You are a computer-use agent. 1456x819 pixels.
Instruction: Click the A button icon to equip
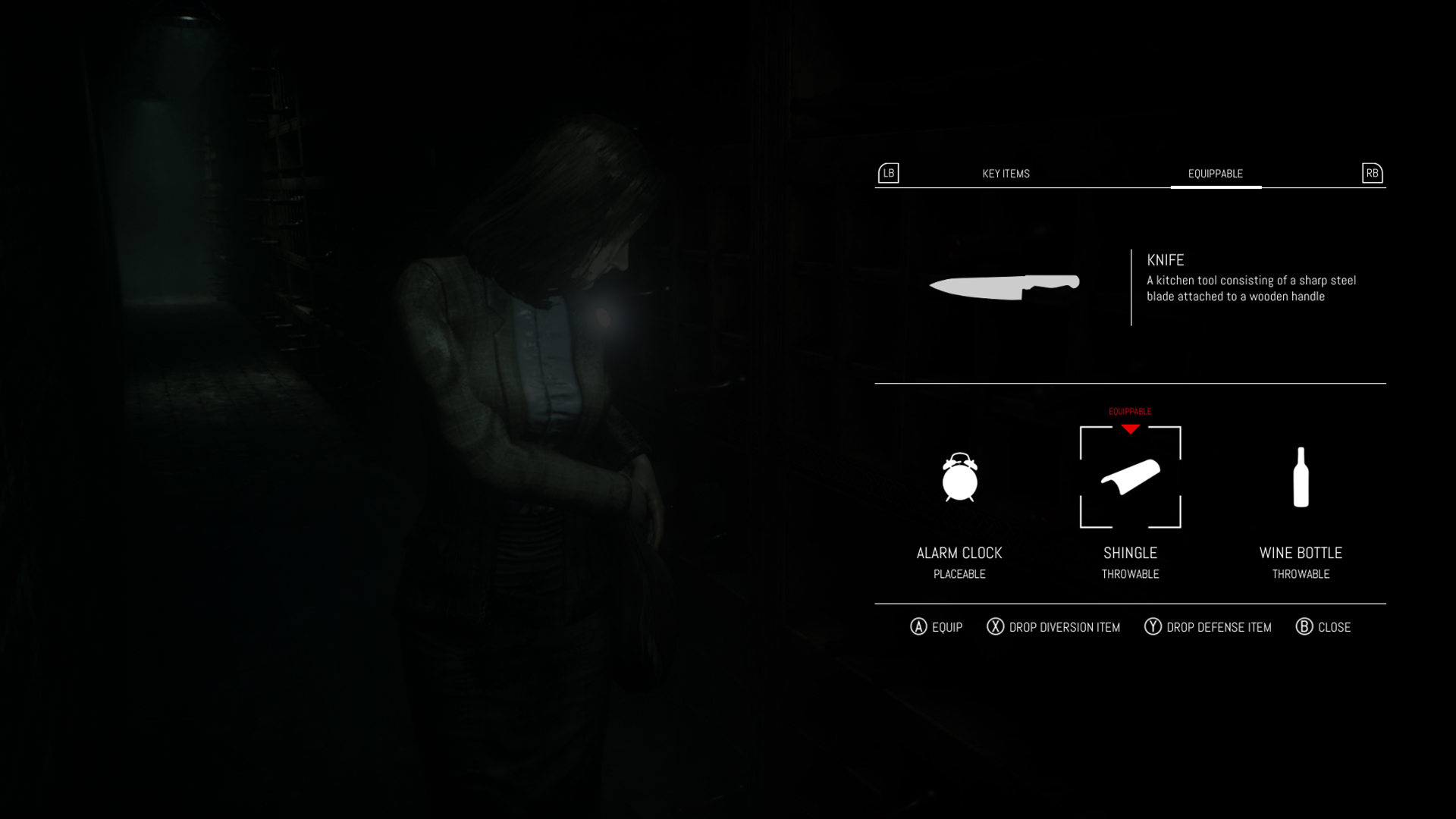pos(918,627)
